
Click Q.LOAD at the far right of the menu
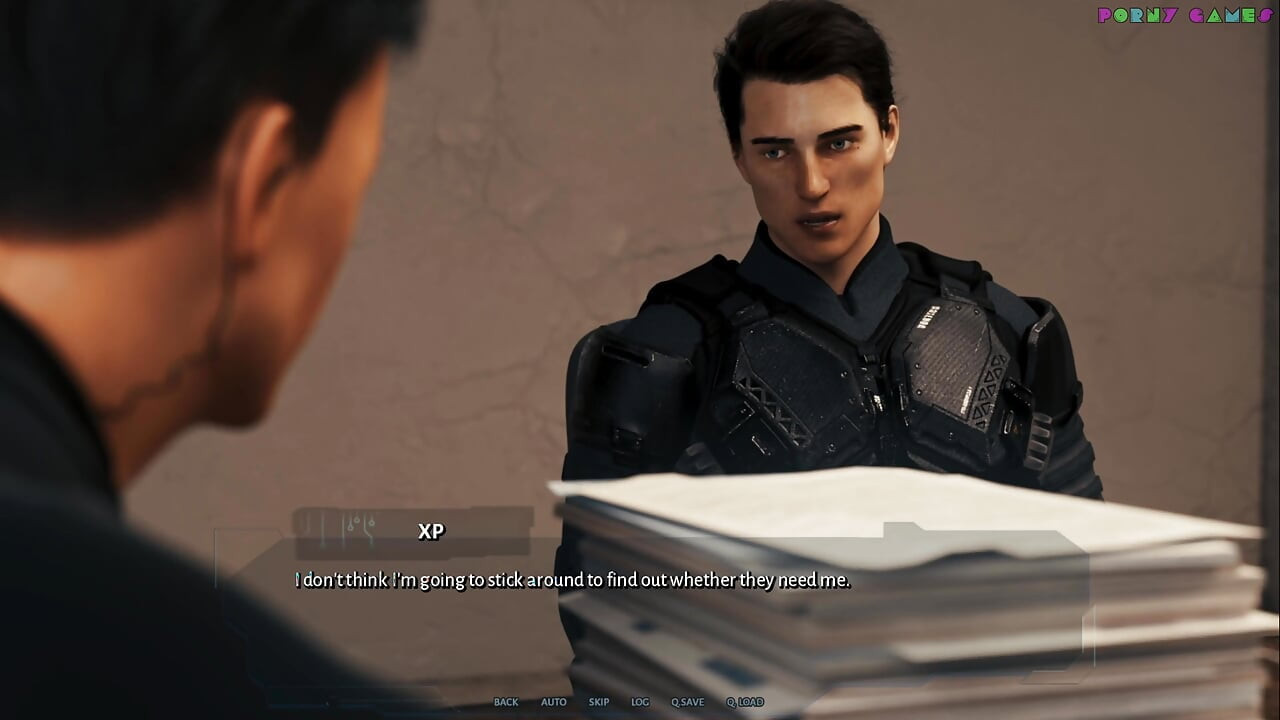click(743, 702)
